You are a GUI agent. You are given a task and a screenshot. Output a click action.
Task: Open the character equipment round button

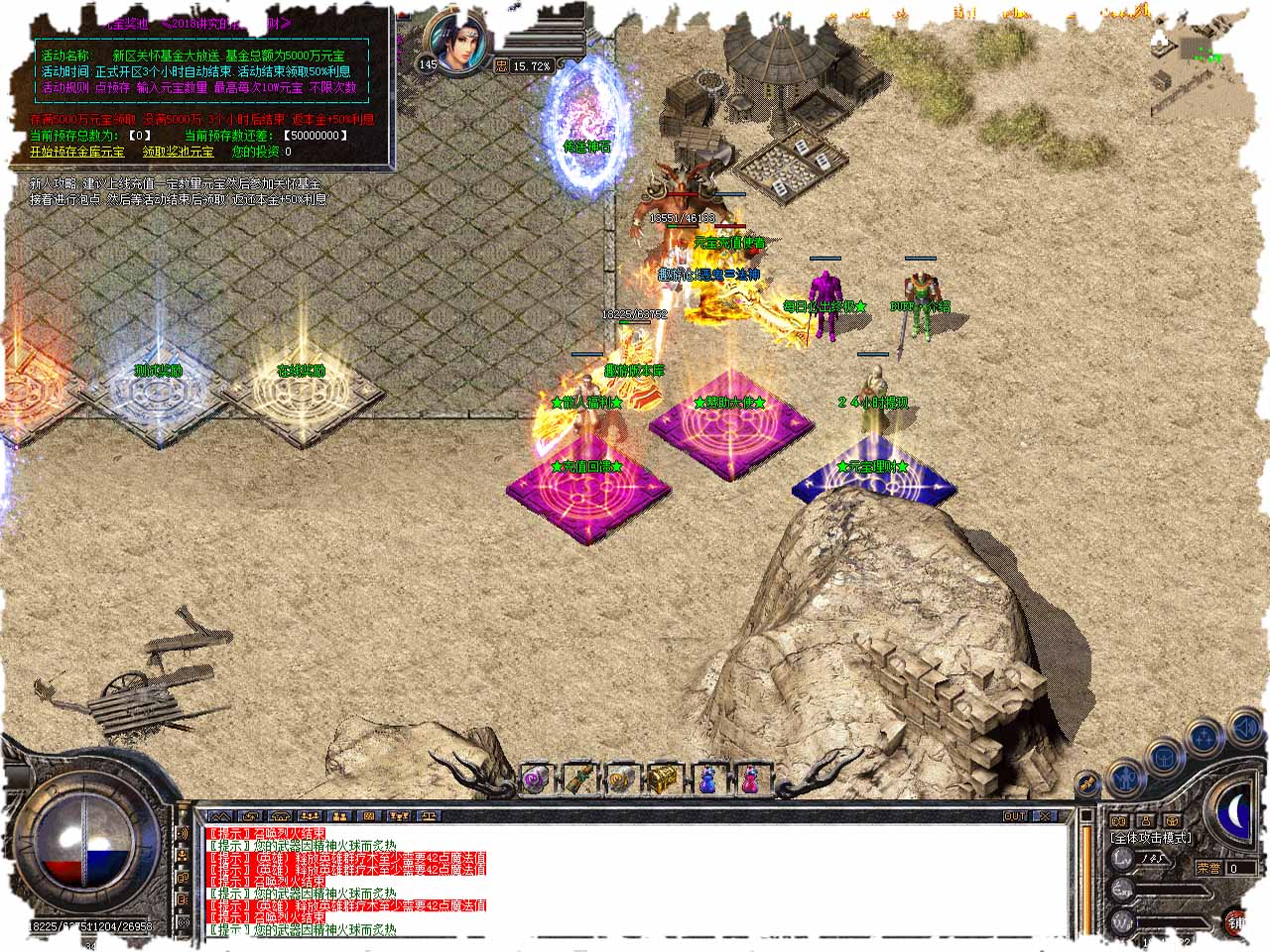[1126, 778]
